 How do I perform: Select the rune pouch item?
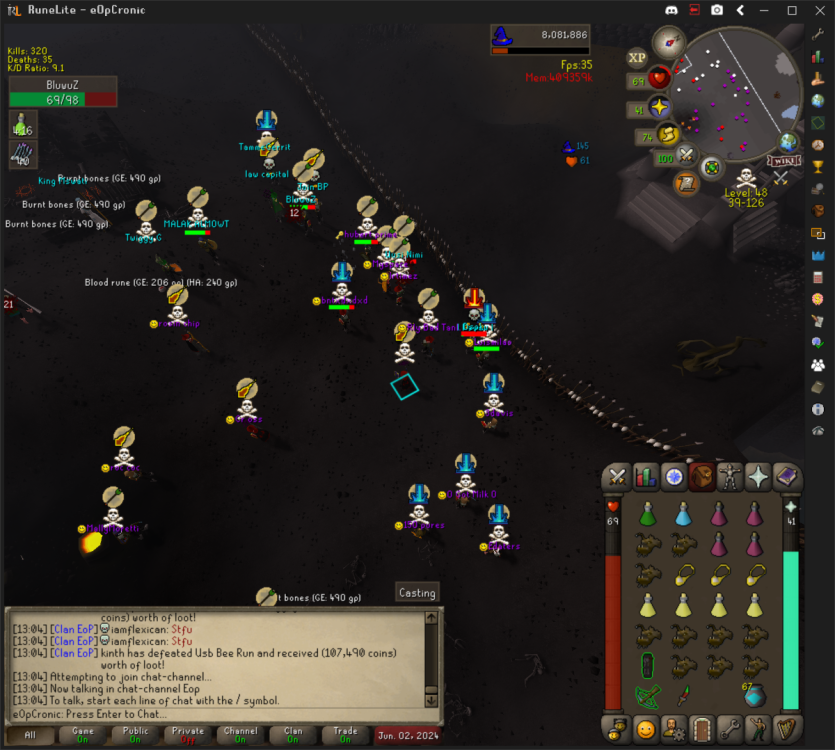click(x=754, y=695)
